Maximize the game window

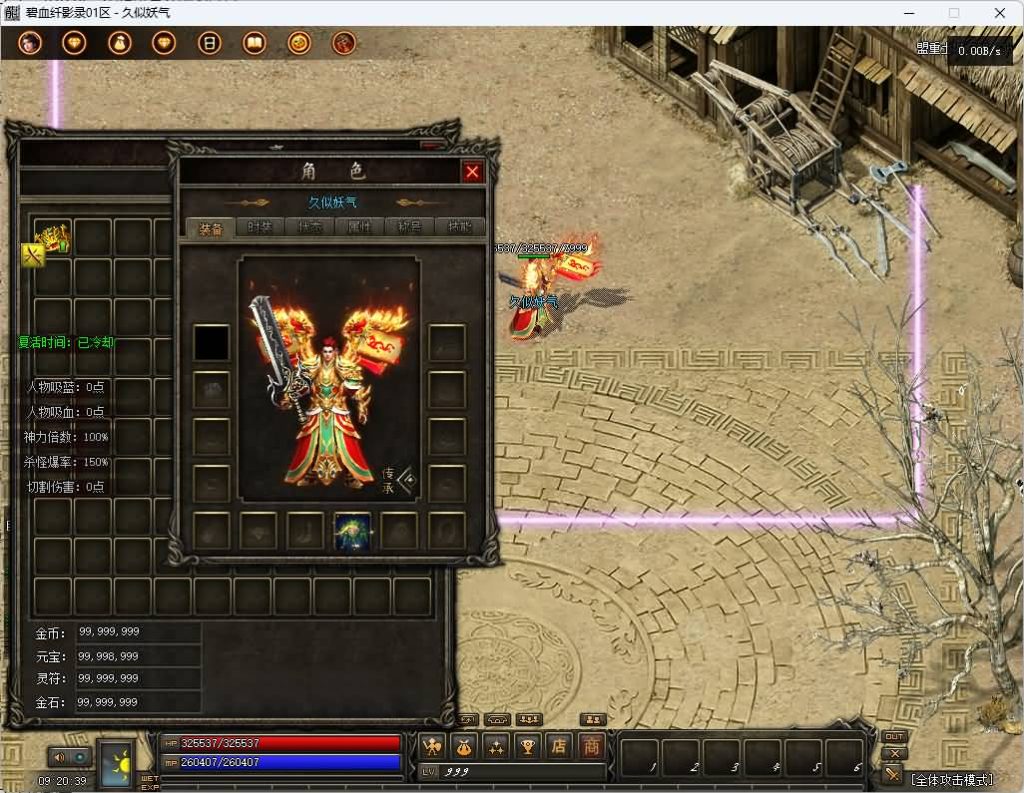953,13
